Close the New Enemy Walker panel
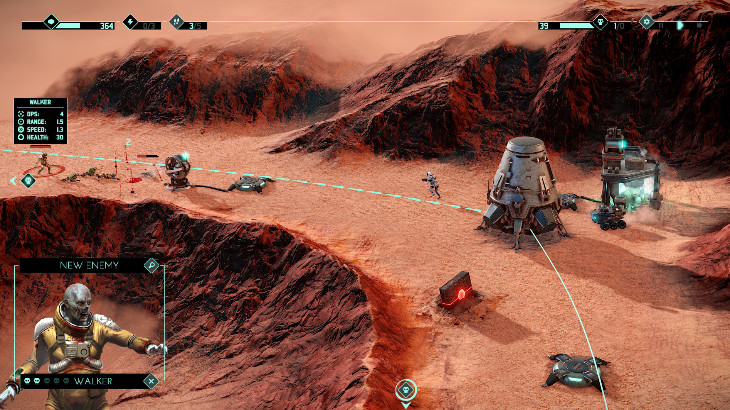Screen dimensions: 730x410 151,381
